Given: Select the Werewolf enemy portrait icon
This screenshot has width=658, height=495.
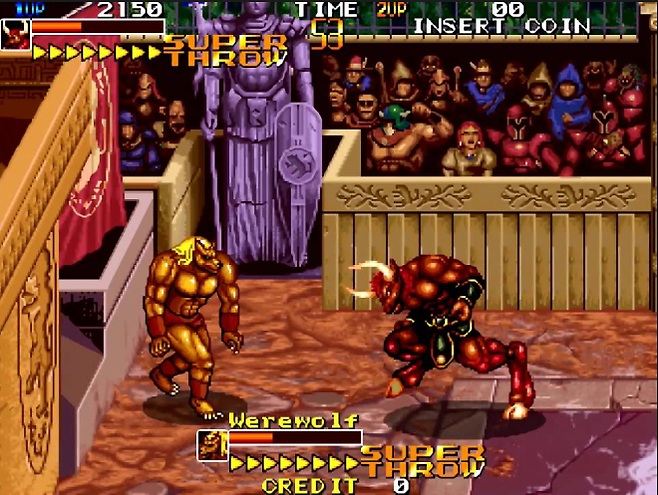Looking at the screenshot, I should coord(212,445).
